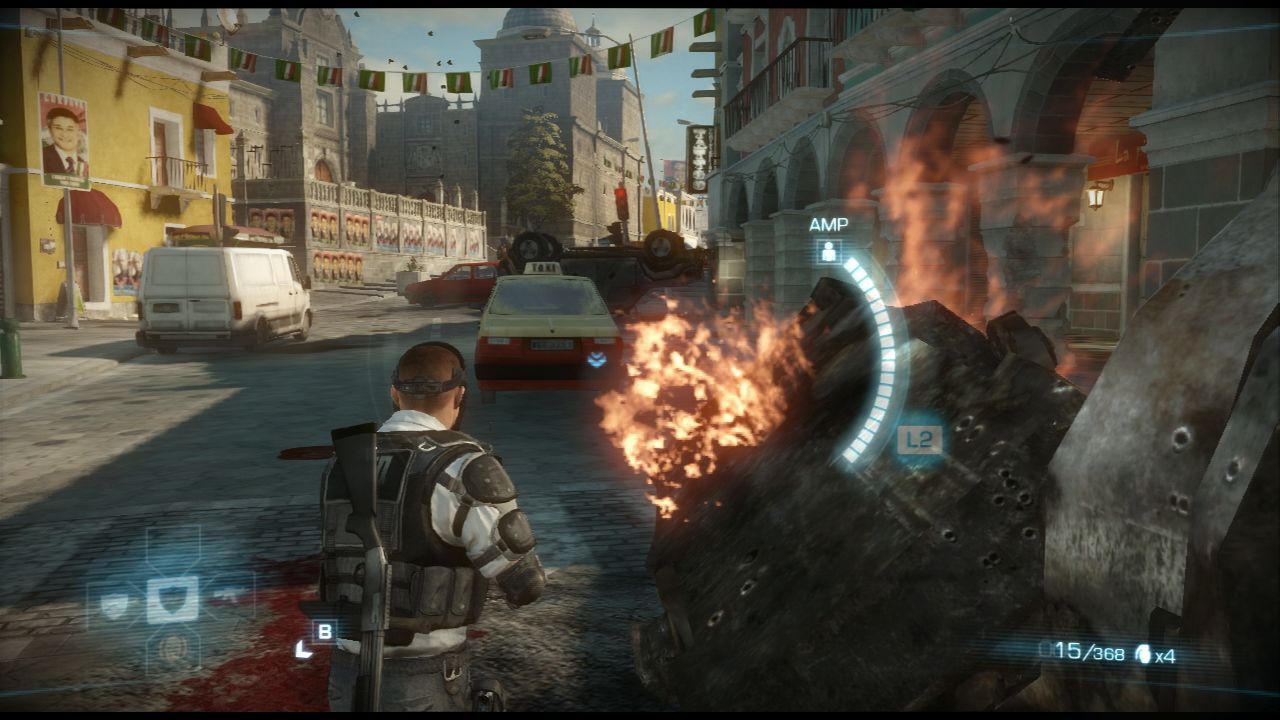
Task: Choose the pistol slot in weapon selector
Action: [228, 596]
